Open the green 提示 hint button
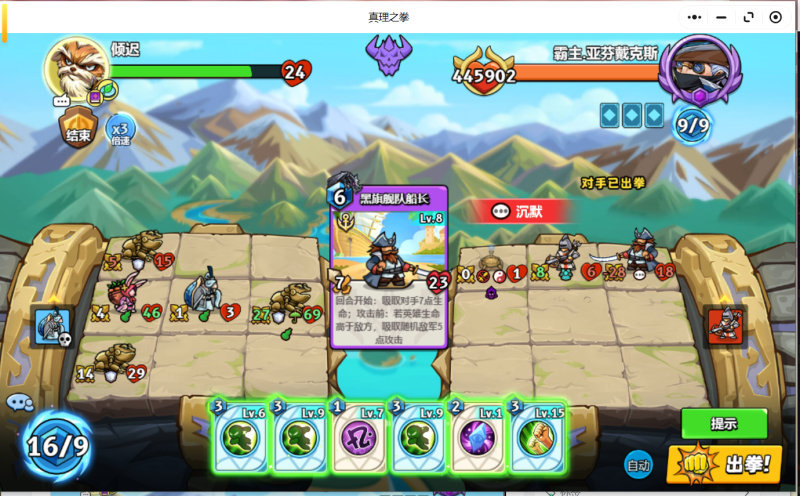 click(724, 423)
